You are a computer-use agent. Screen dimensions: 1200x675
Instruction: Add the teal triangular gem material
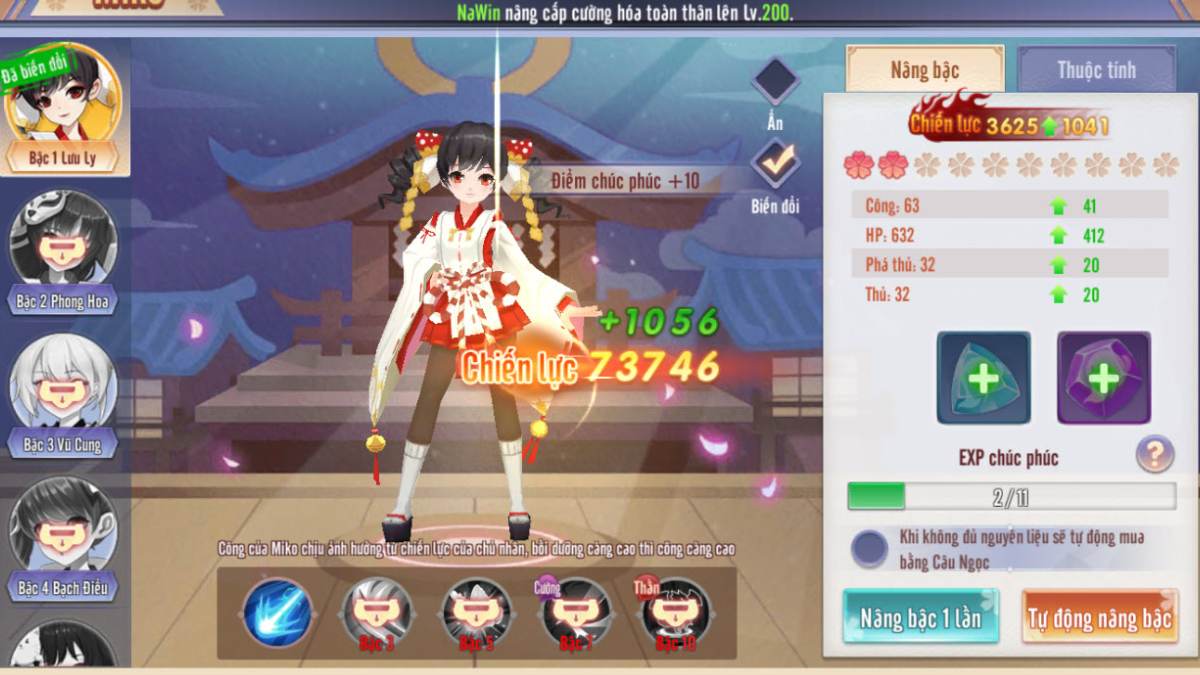[983, 378]
